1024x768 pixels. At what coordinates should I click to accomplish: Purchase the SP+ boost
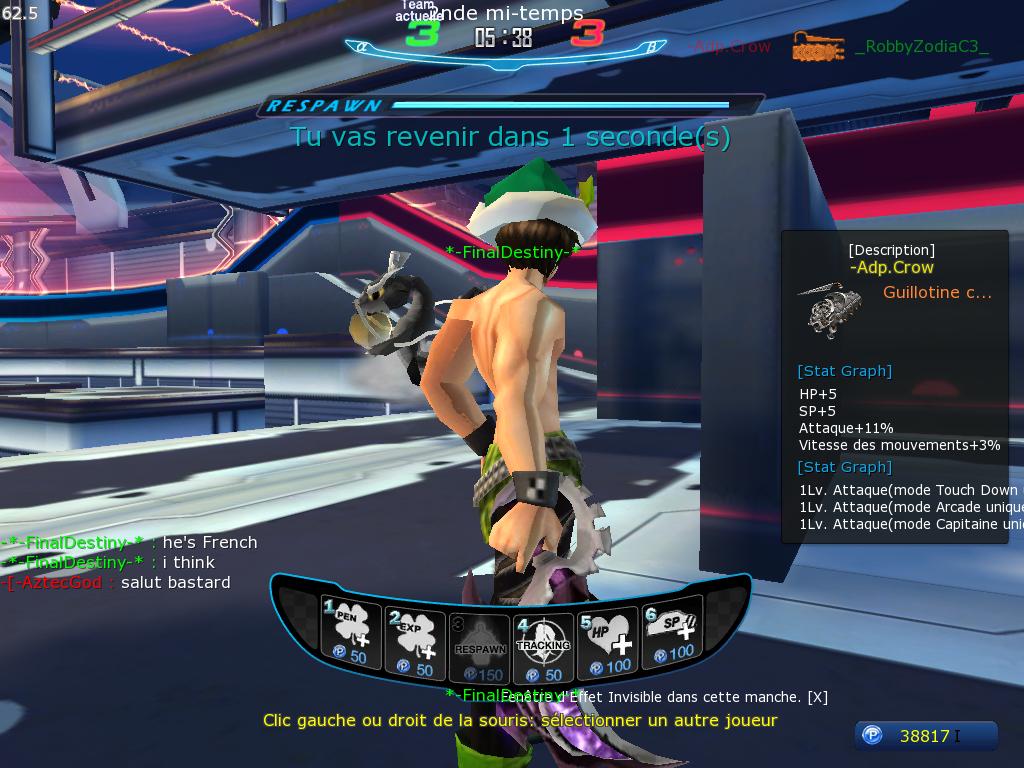[671, 636]
